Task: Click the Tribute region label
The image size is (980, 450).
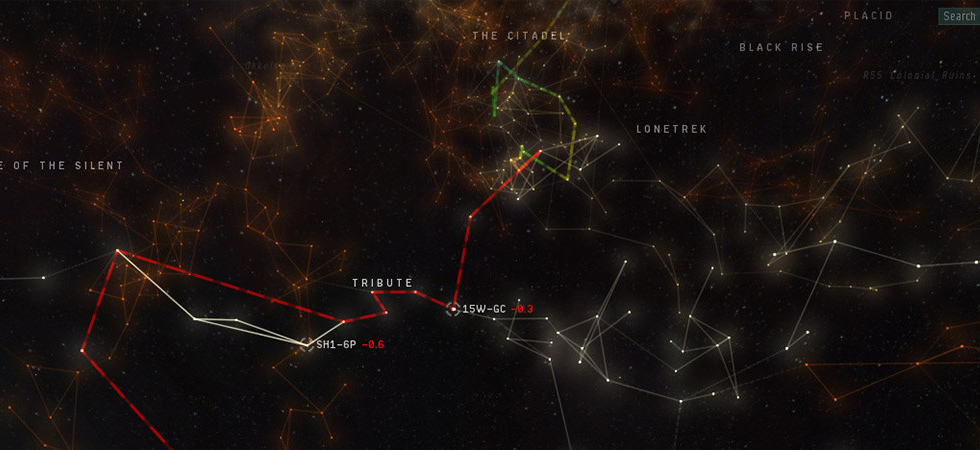Action: pyautogui.click(x=382, y=283)
